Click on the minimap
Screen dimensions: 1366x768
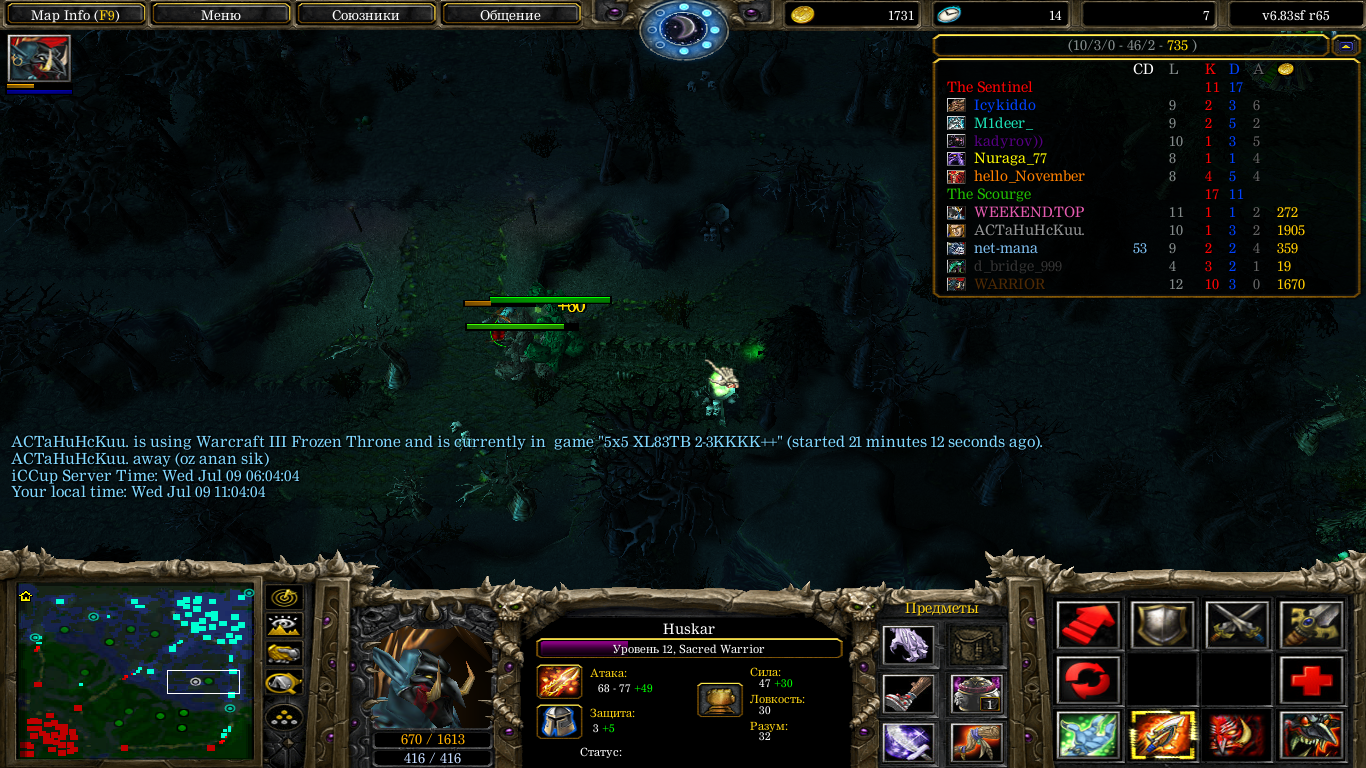(x=135, y=671)
